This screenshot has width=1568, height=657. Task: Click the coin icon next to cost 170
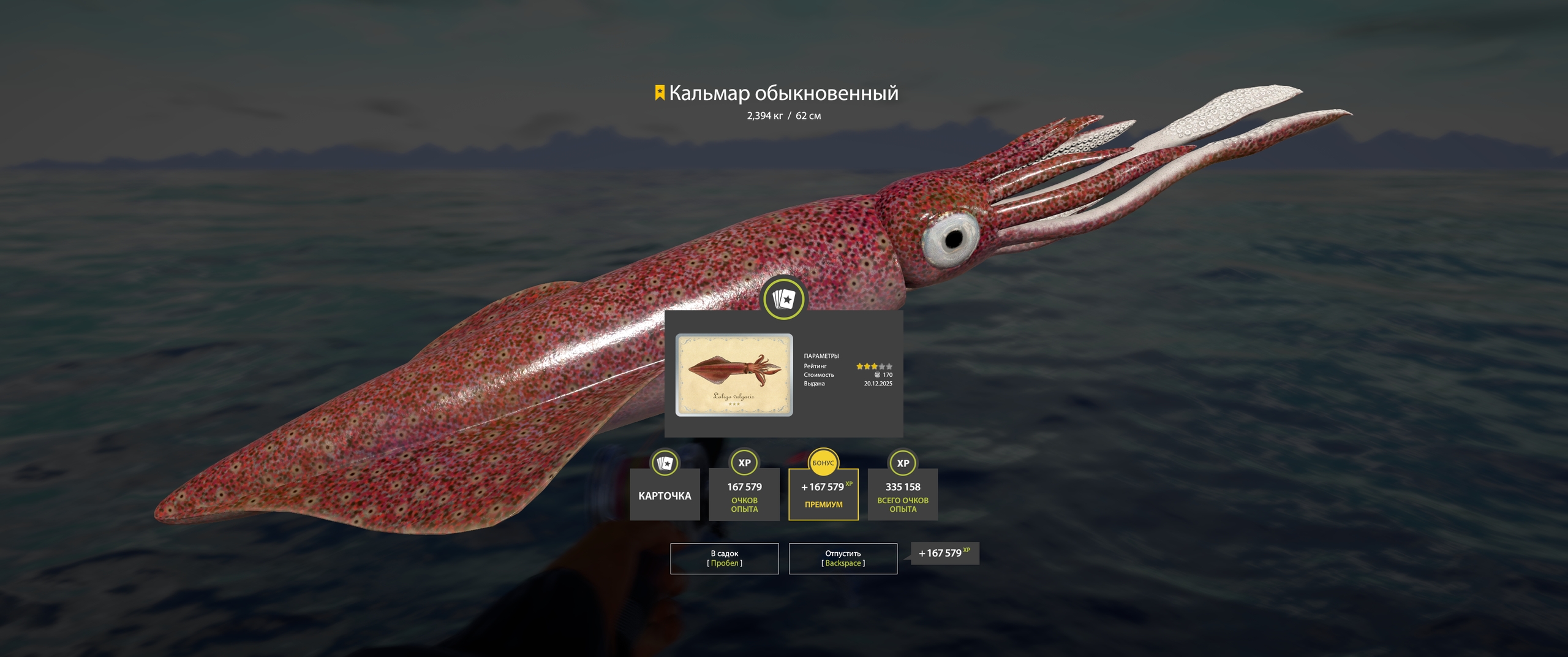pos(877,375)
